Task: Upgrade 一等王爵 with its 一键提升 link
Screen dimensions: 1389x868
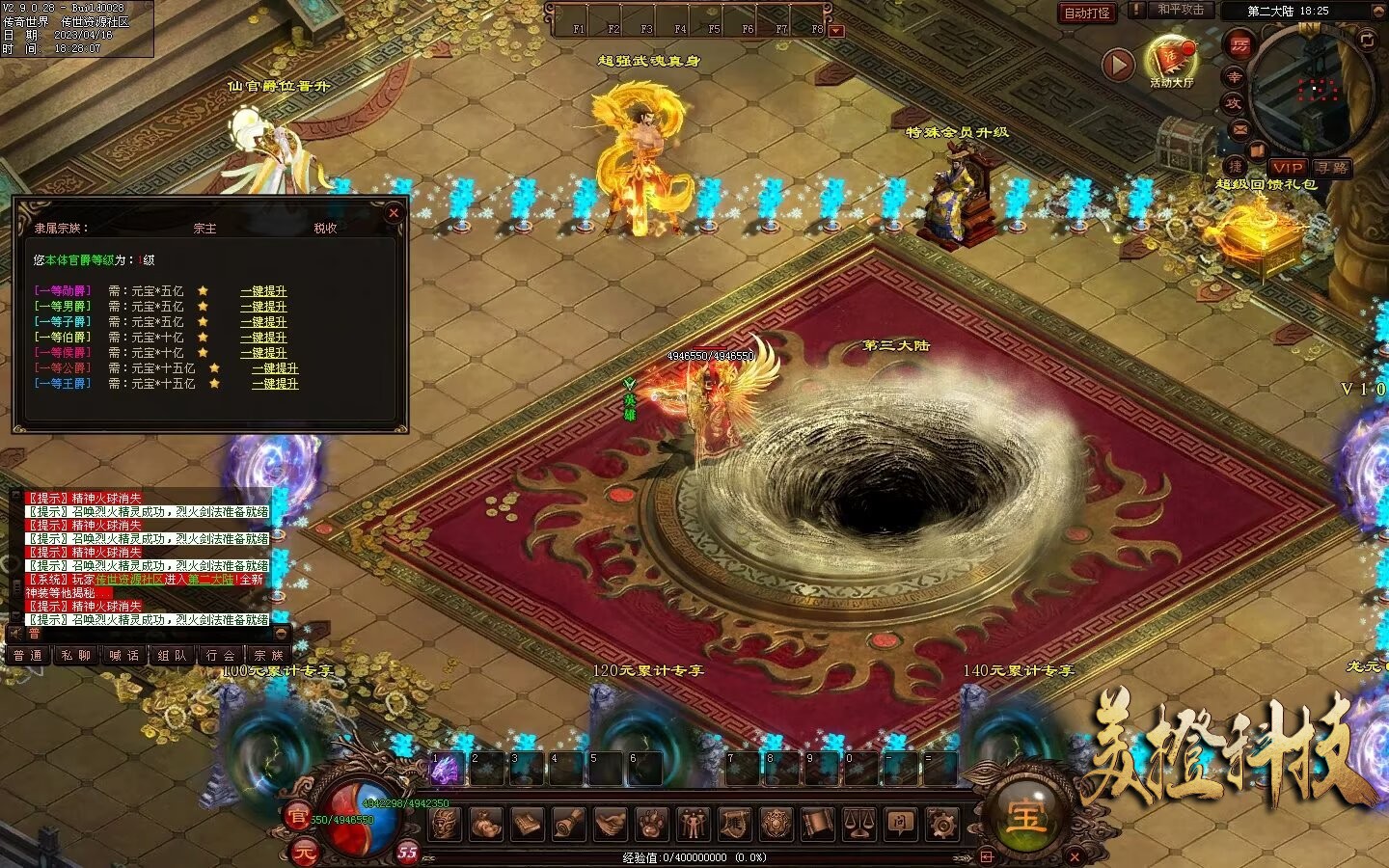Action: click(275, 384)
